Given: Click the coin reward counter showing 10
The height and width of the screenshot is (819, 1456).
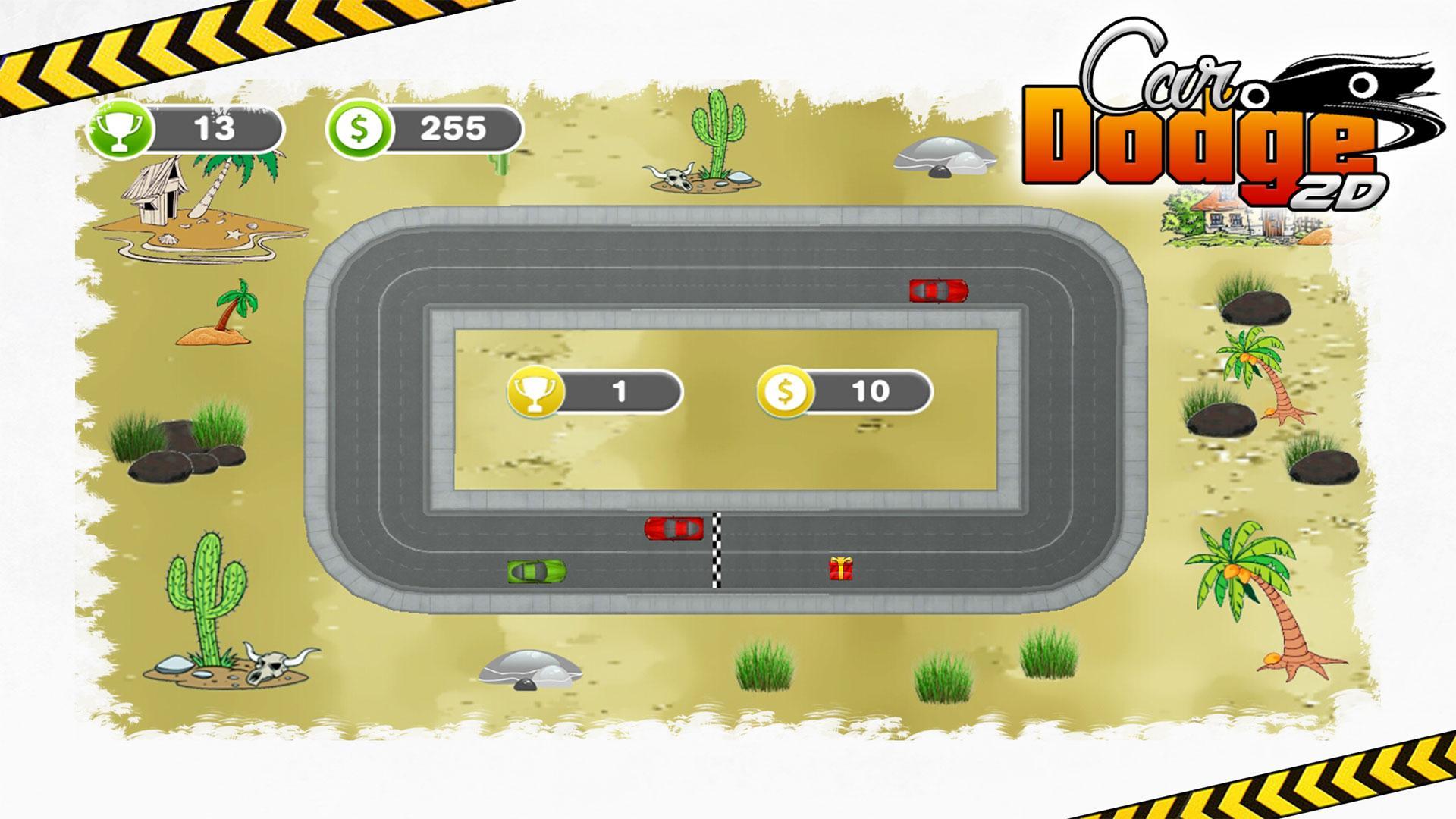Looking at the screenshot, I should click(x=872, y=391).
